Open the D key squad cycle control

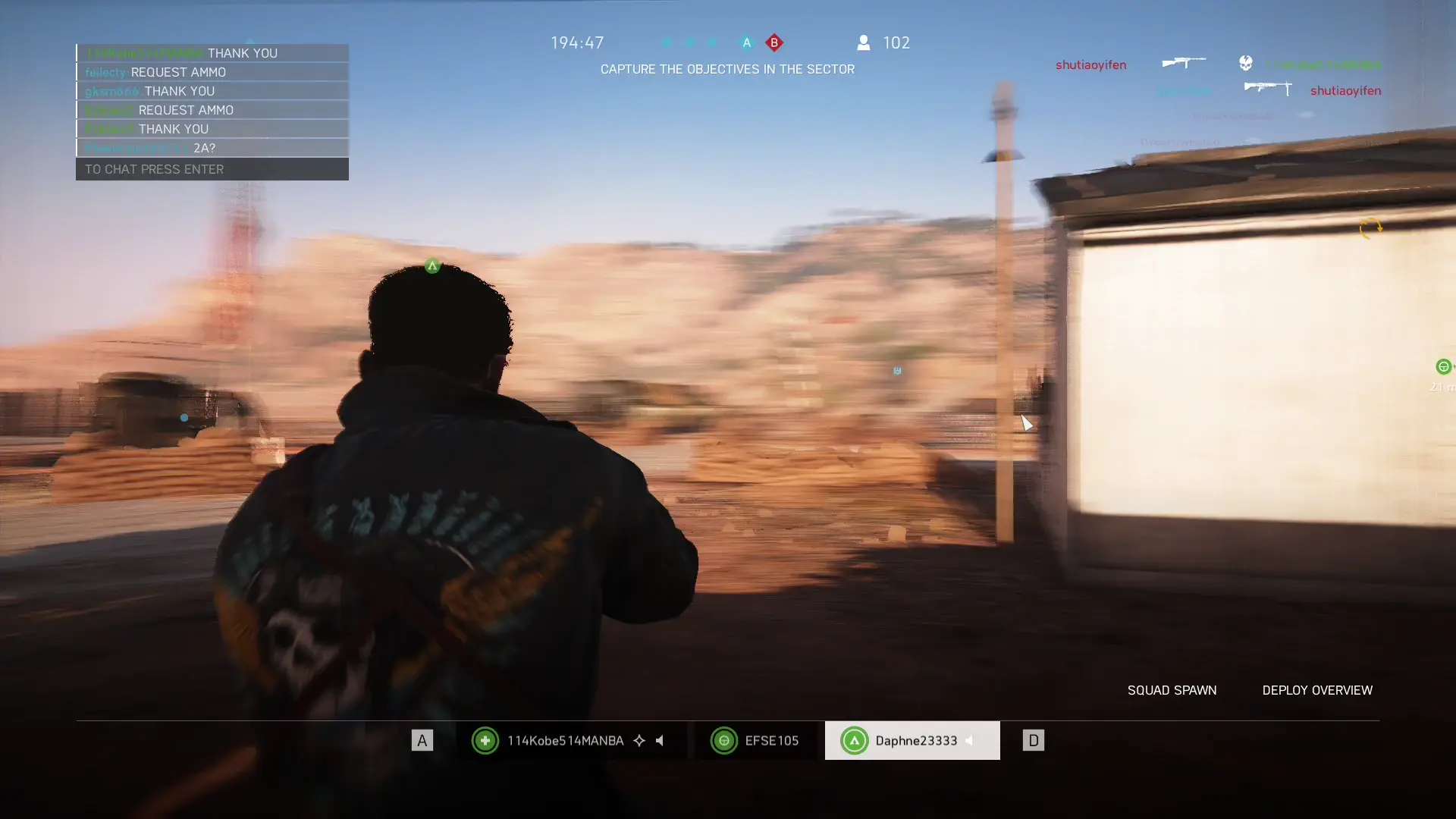coord(1034,740)
